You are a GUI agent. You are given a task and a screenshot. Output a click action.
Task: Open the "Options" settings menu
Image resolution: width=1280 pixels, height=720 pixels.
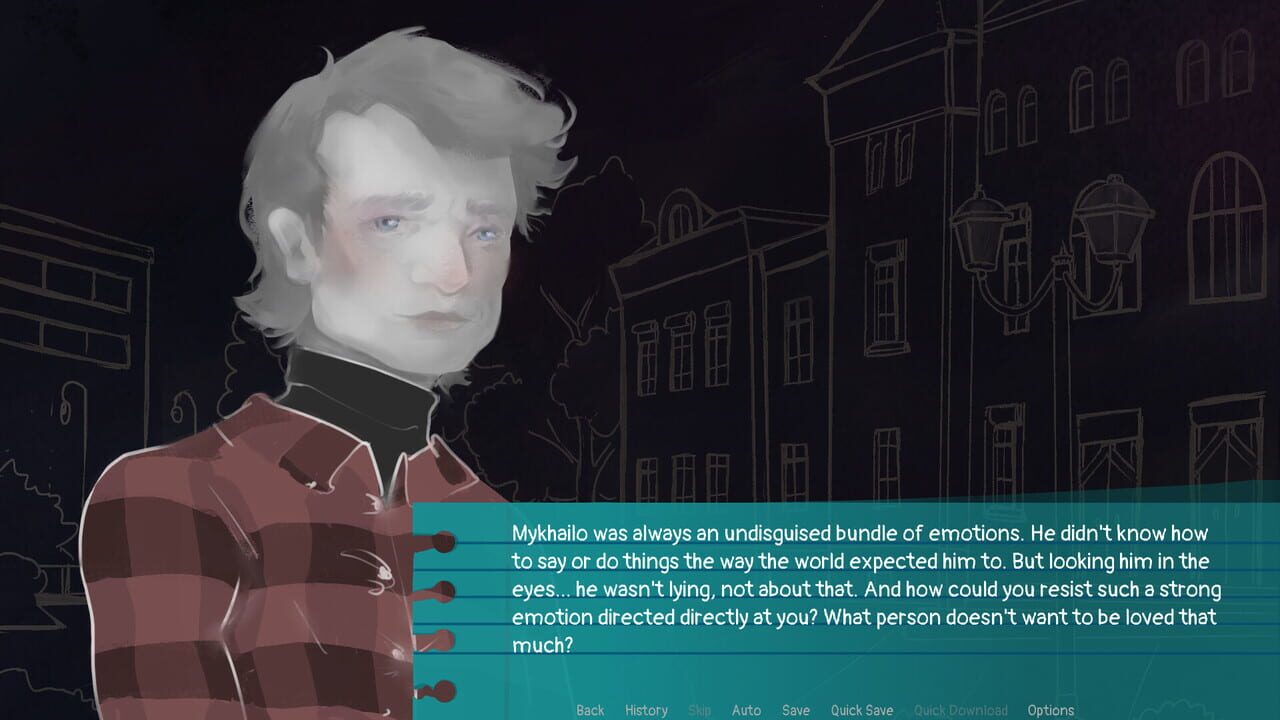click(x=1051, y=710)
